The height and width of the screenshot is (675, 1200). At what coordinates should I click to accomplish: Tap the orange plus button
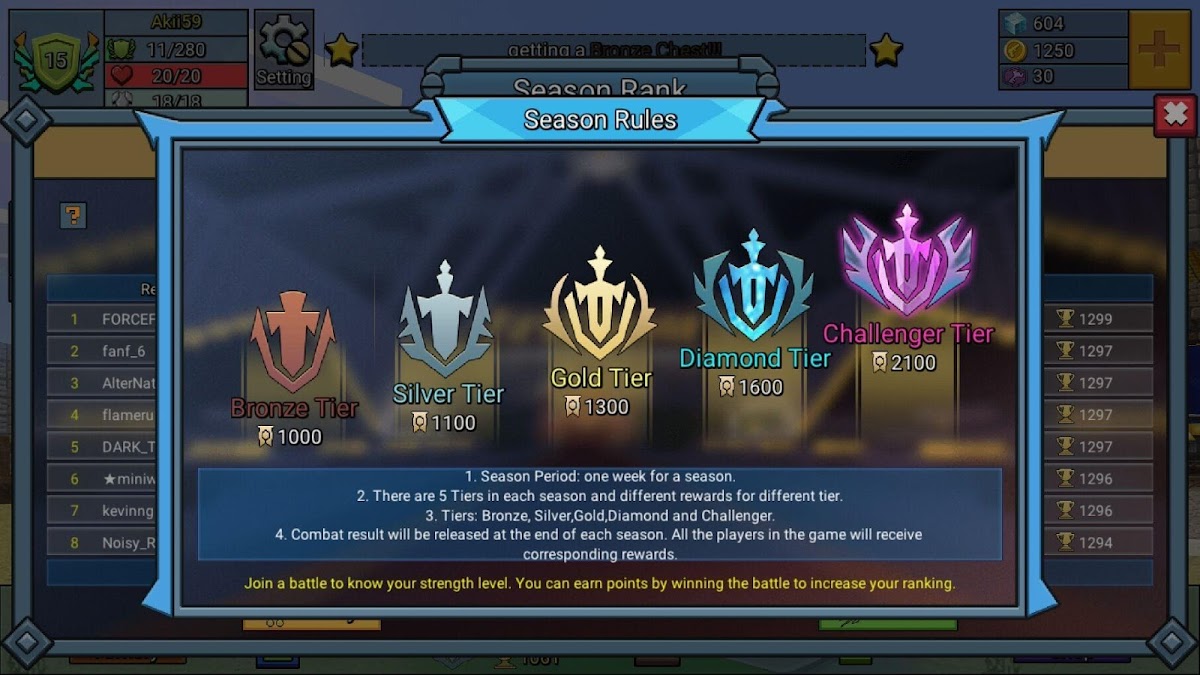(1162, 50)
